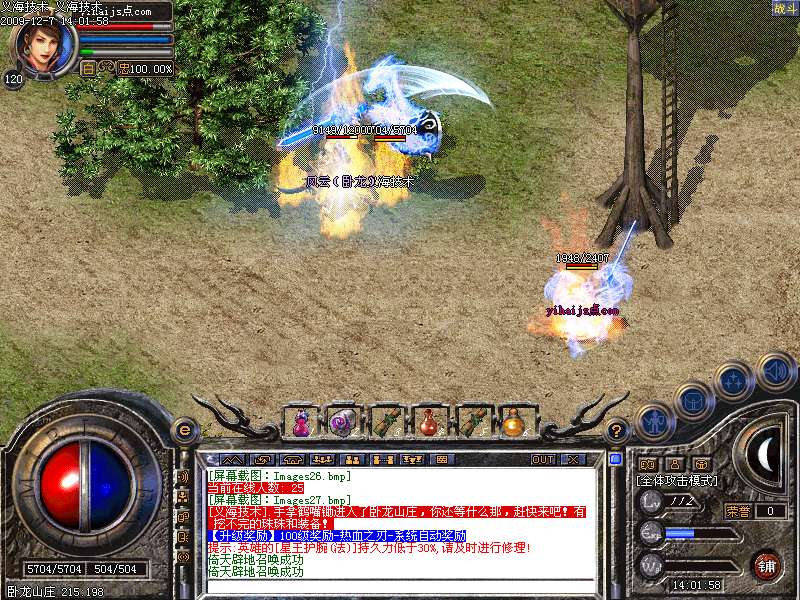
Task: Use the purple potion in the belt
Action: (300, 422)
